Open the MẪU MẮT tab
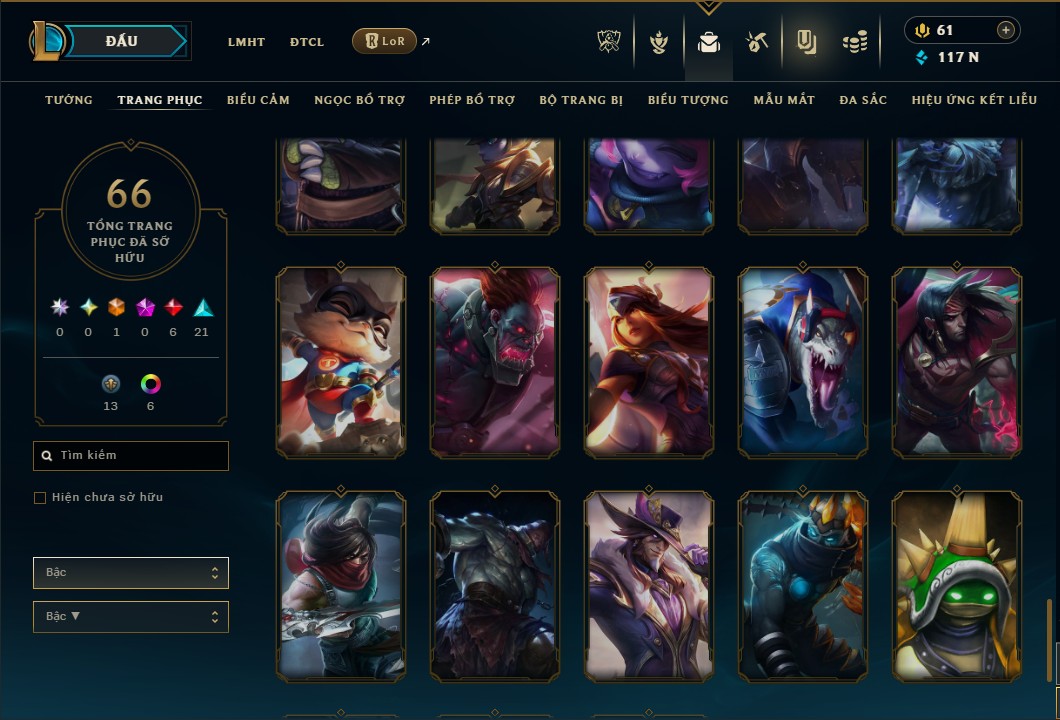 click(x=784, y=100)
